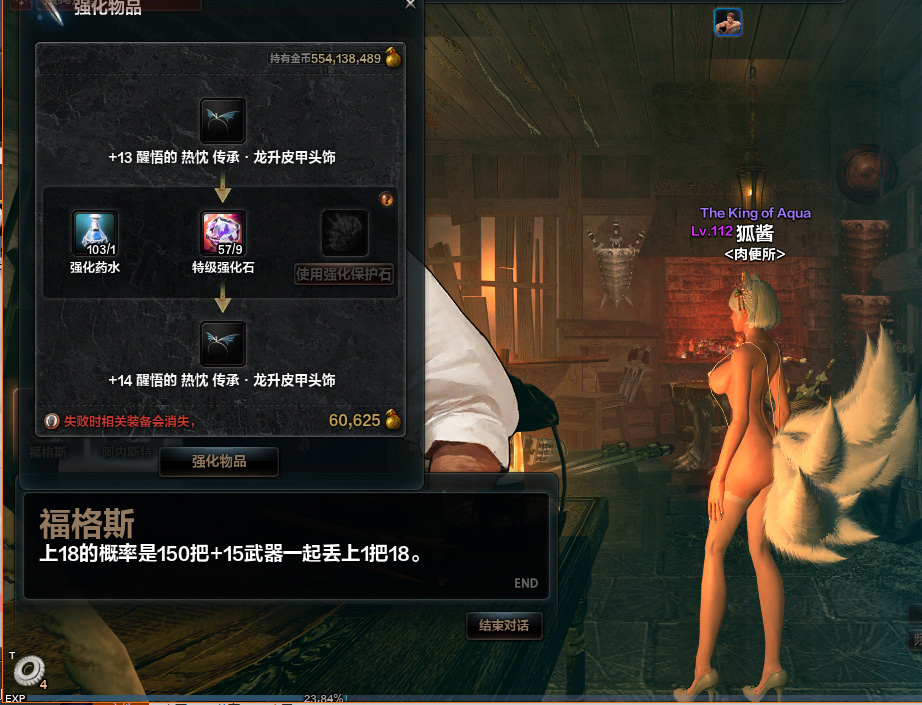Viewport: 922px width, 705px height.
Task: Open the small question mark help icon
Action: click(x=387, y=200)
